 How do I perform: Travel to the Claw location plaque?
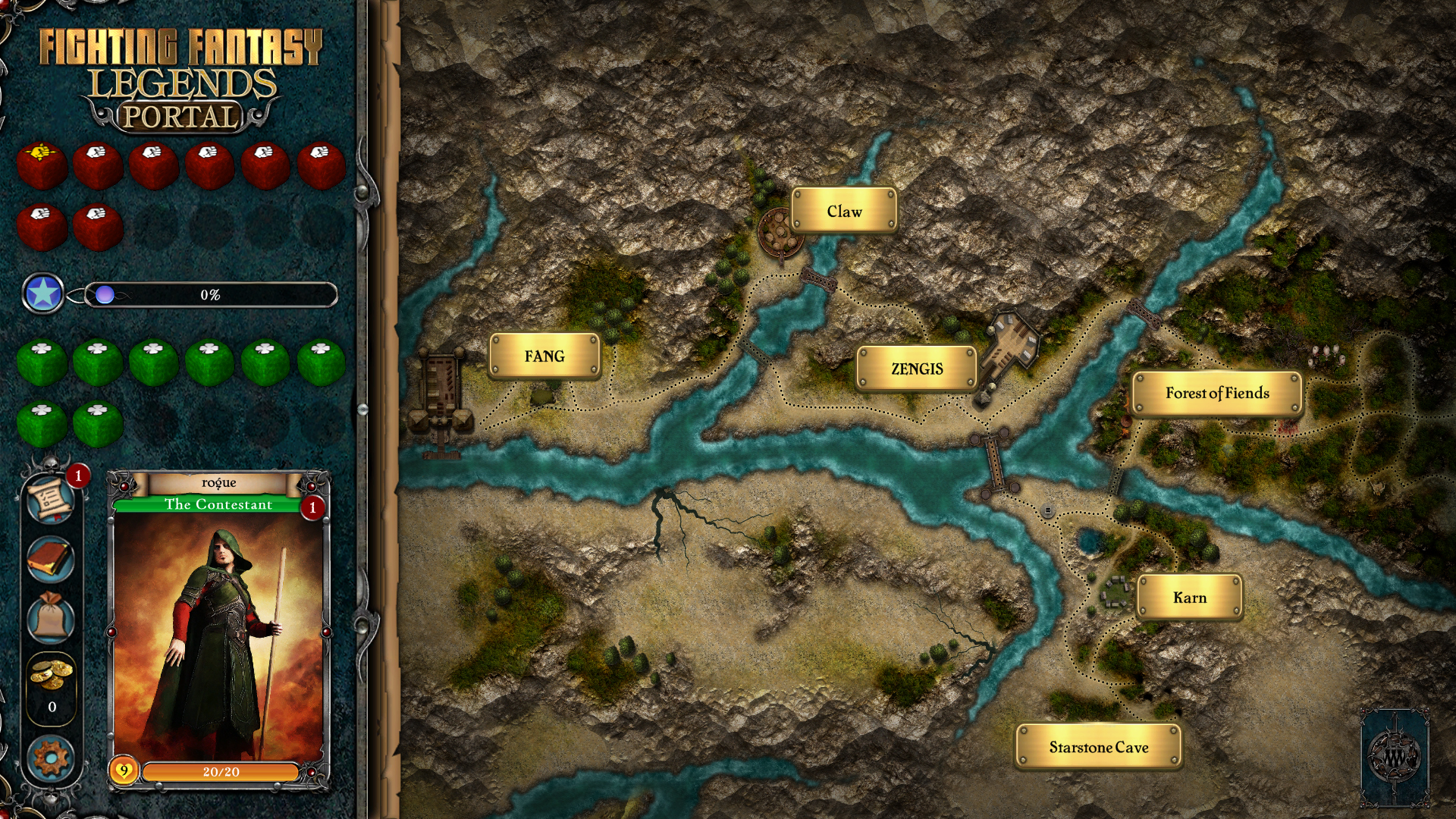point(845,211)
